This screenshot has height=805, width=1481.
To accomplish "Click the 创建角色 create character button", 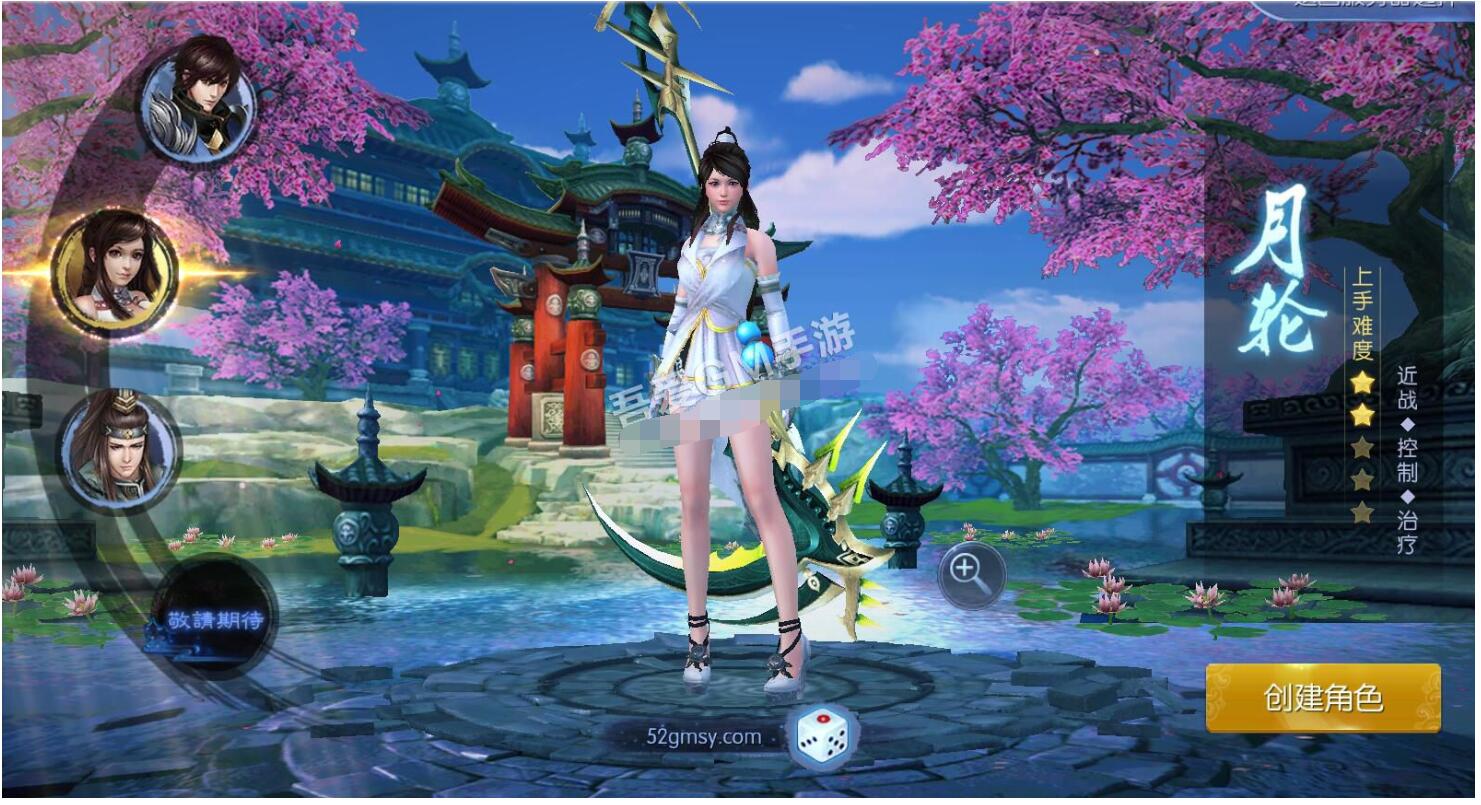I will pos(1322,698).
